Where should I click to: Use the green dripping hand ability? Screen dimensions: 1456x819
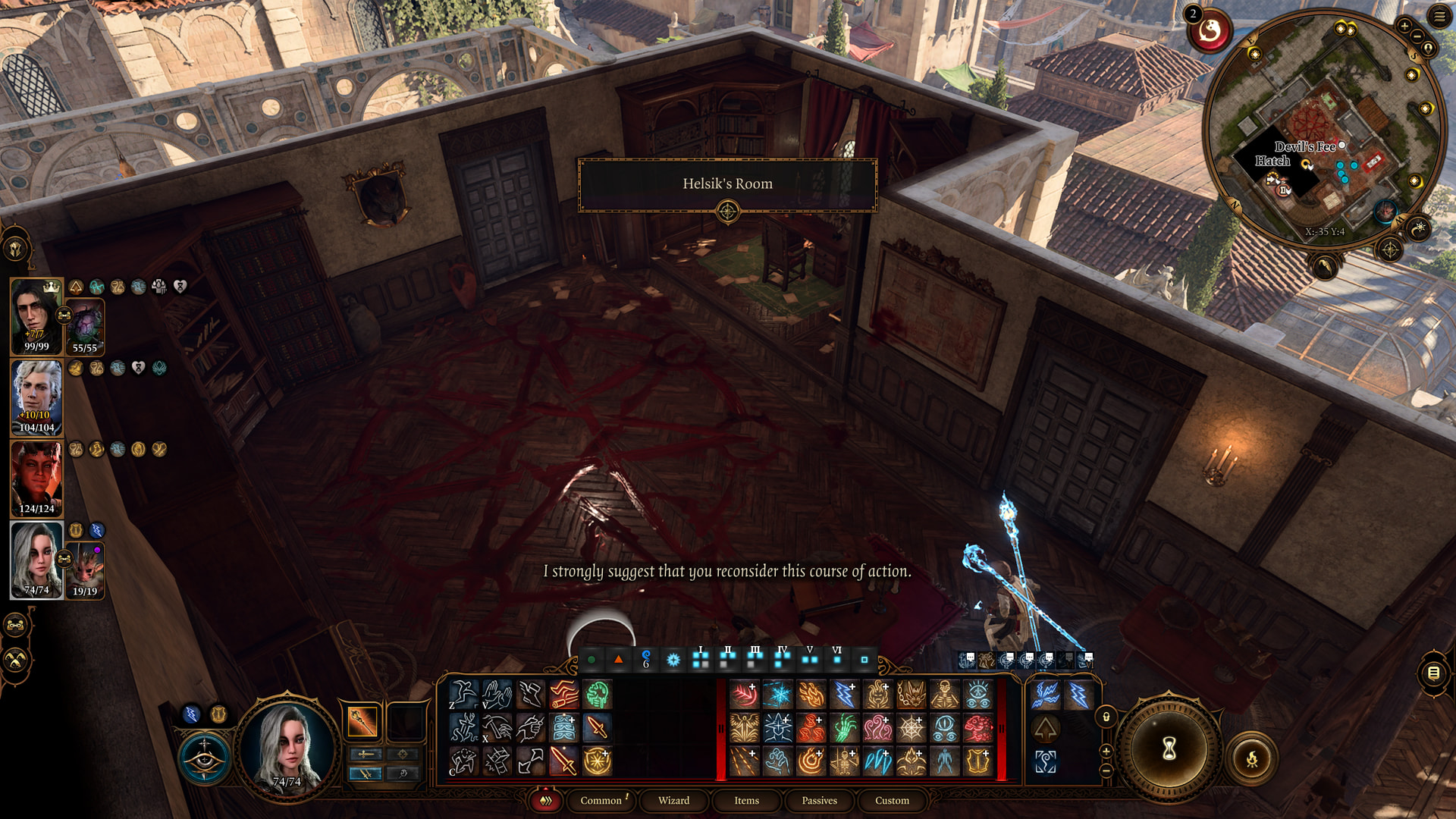click(844, 729)
